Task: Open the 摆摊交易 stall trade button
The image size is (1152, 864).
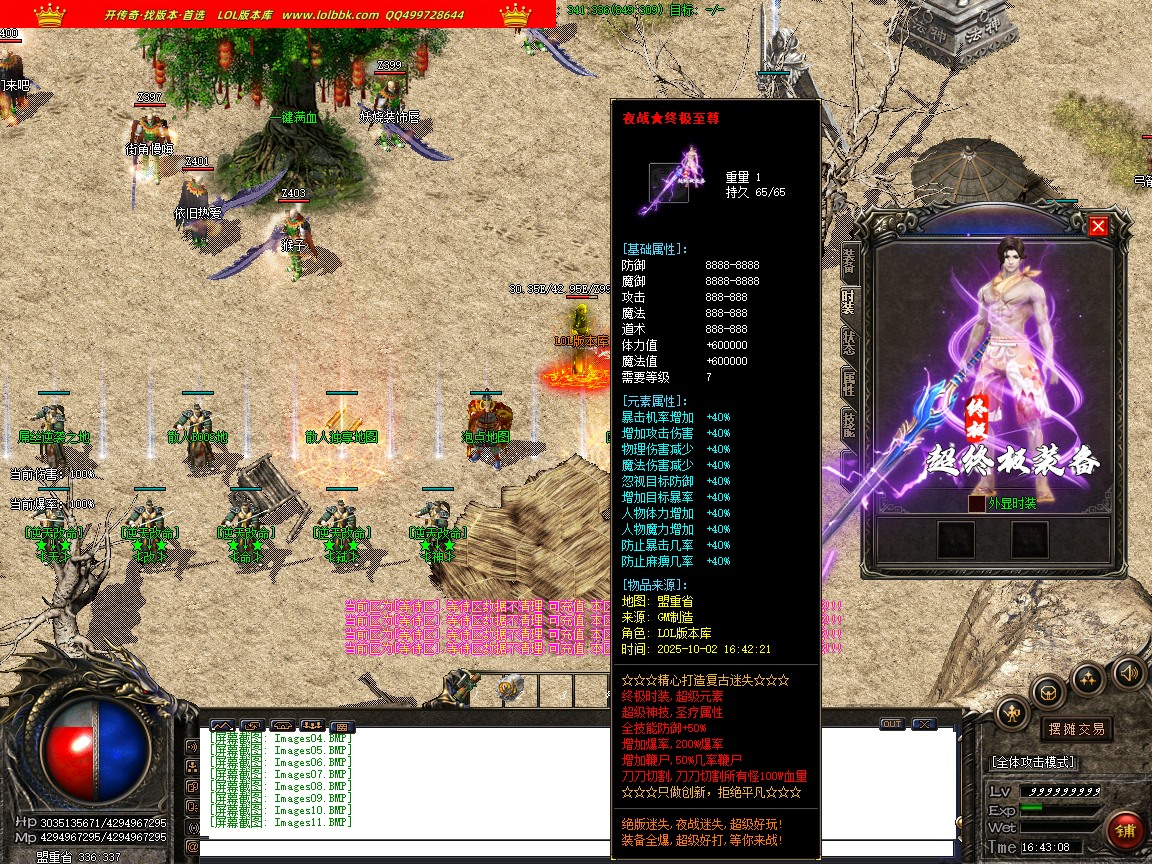Action: (1077, 729)
